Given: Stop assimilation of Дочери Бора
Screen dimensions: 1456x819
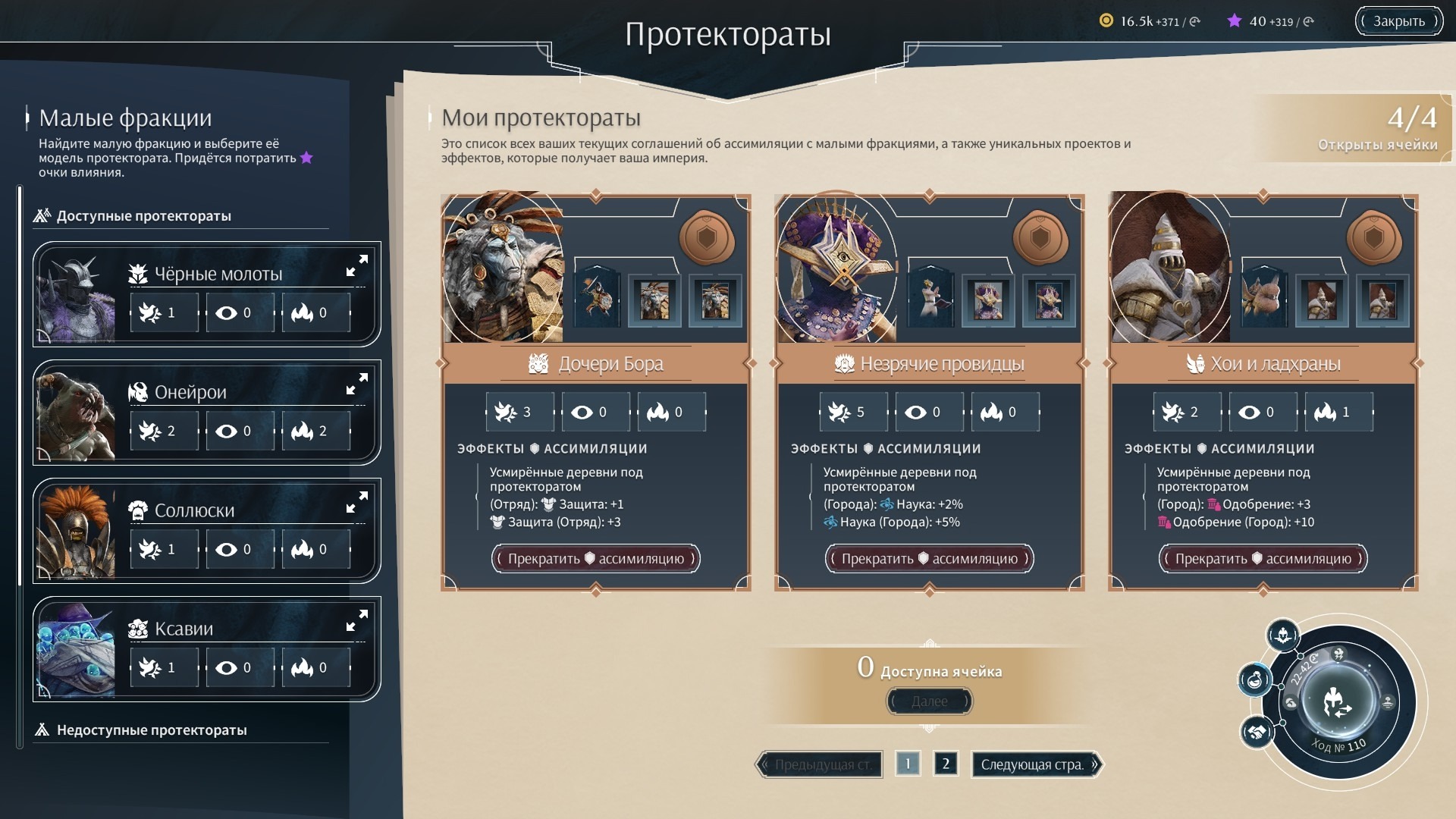Looking at the screenshot, I should tap(595, 559).
